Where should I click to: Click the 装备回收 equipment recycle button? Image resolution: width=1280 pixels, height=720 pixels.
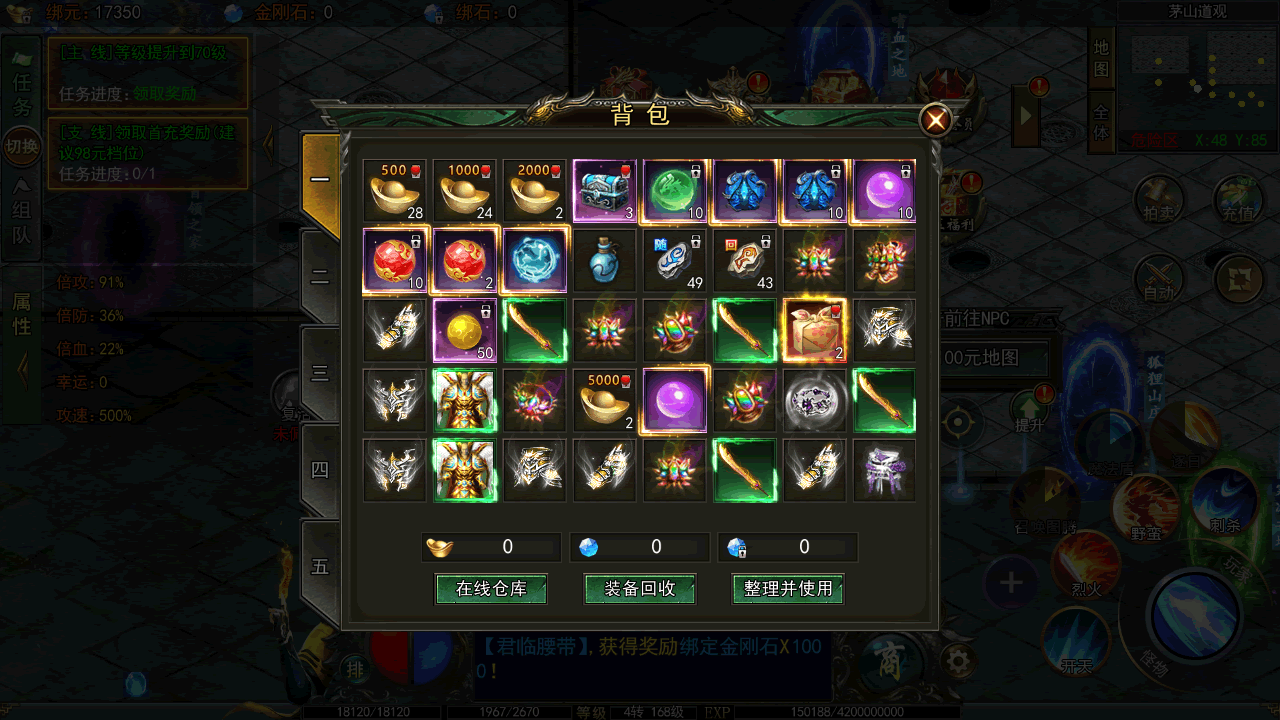click(x=640, y=589)
